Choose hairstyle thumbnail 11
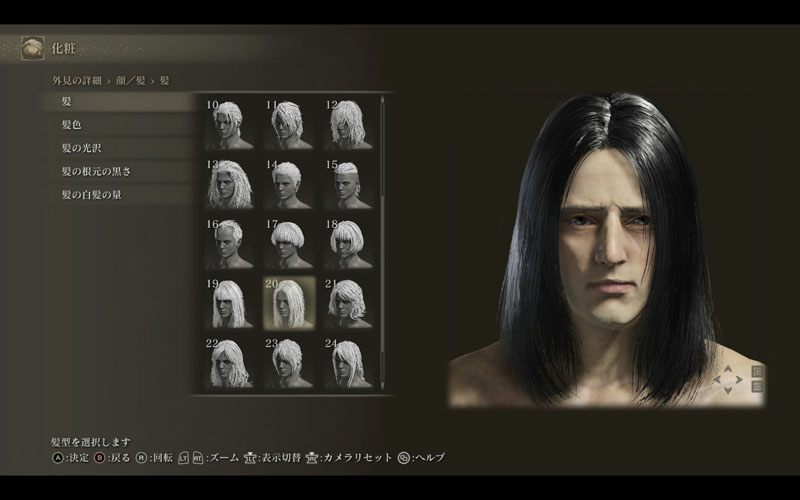Screen dimensions: 800x500 click(x=289, y=125)
